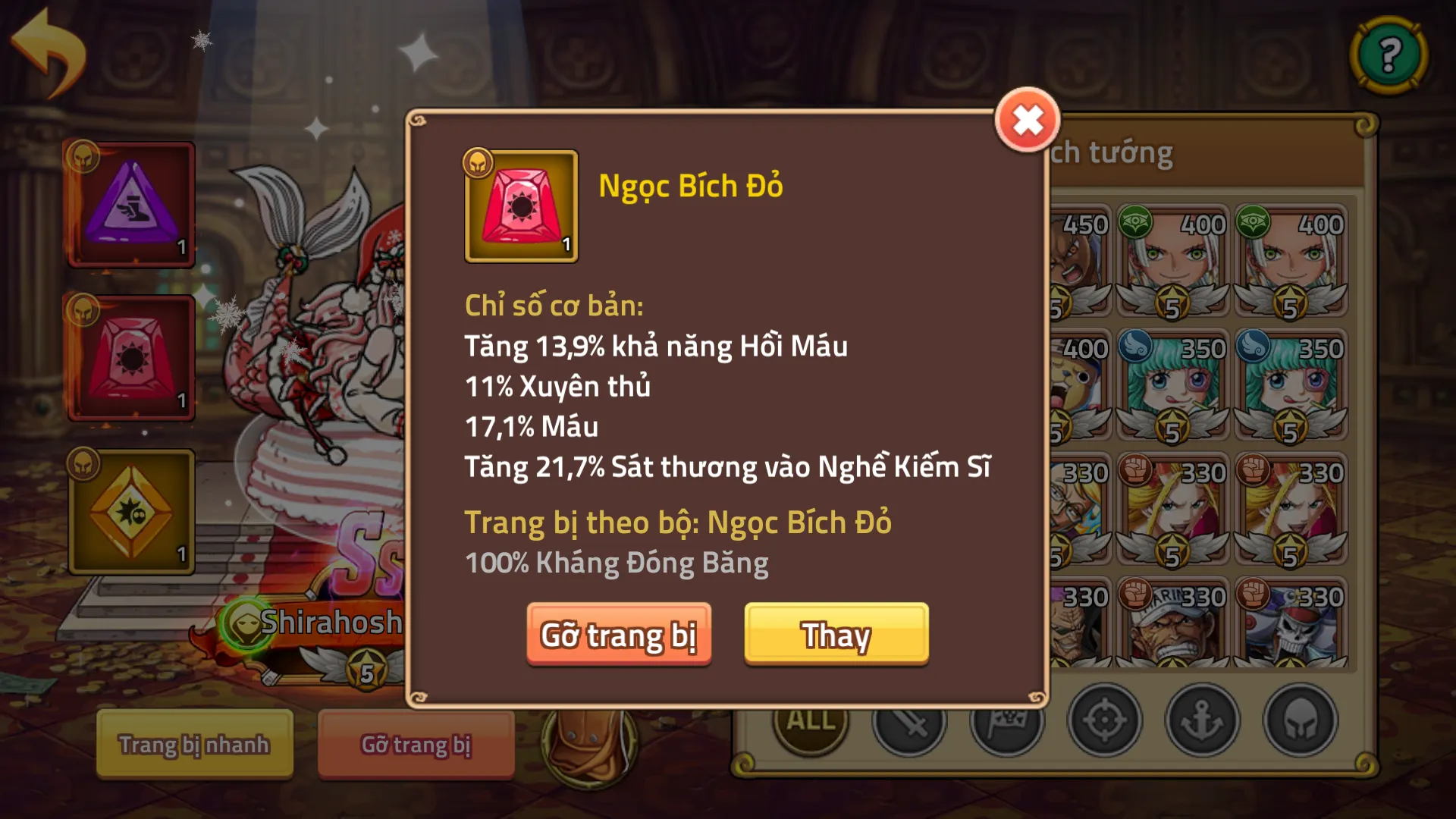The height and width of the screenshot is (819, 1456).
Task: Click the Trang bi nhanh quick equip button
Action: 193,745
